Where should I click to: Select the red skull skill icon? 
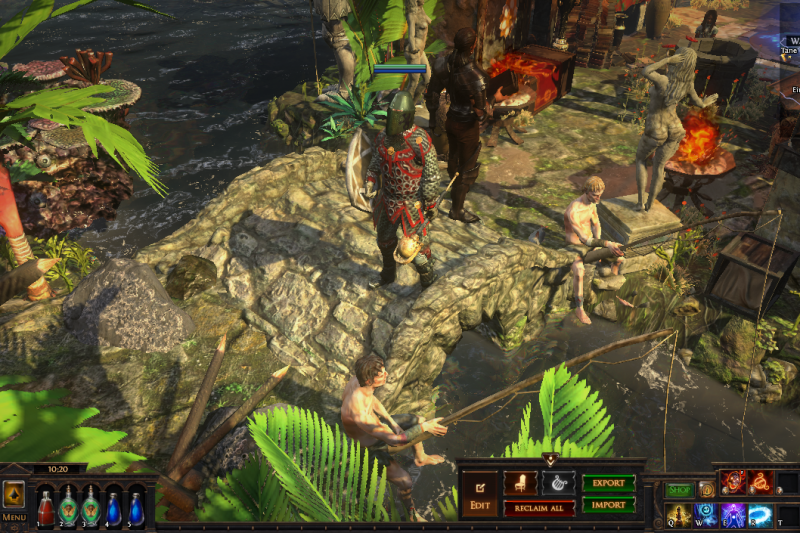(733, 483)
